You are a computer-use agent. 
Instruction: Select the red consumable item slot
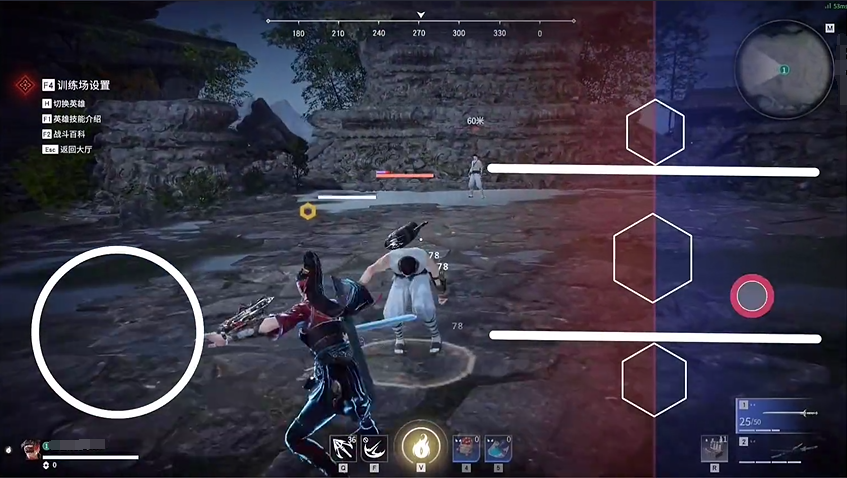point(465,447)
